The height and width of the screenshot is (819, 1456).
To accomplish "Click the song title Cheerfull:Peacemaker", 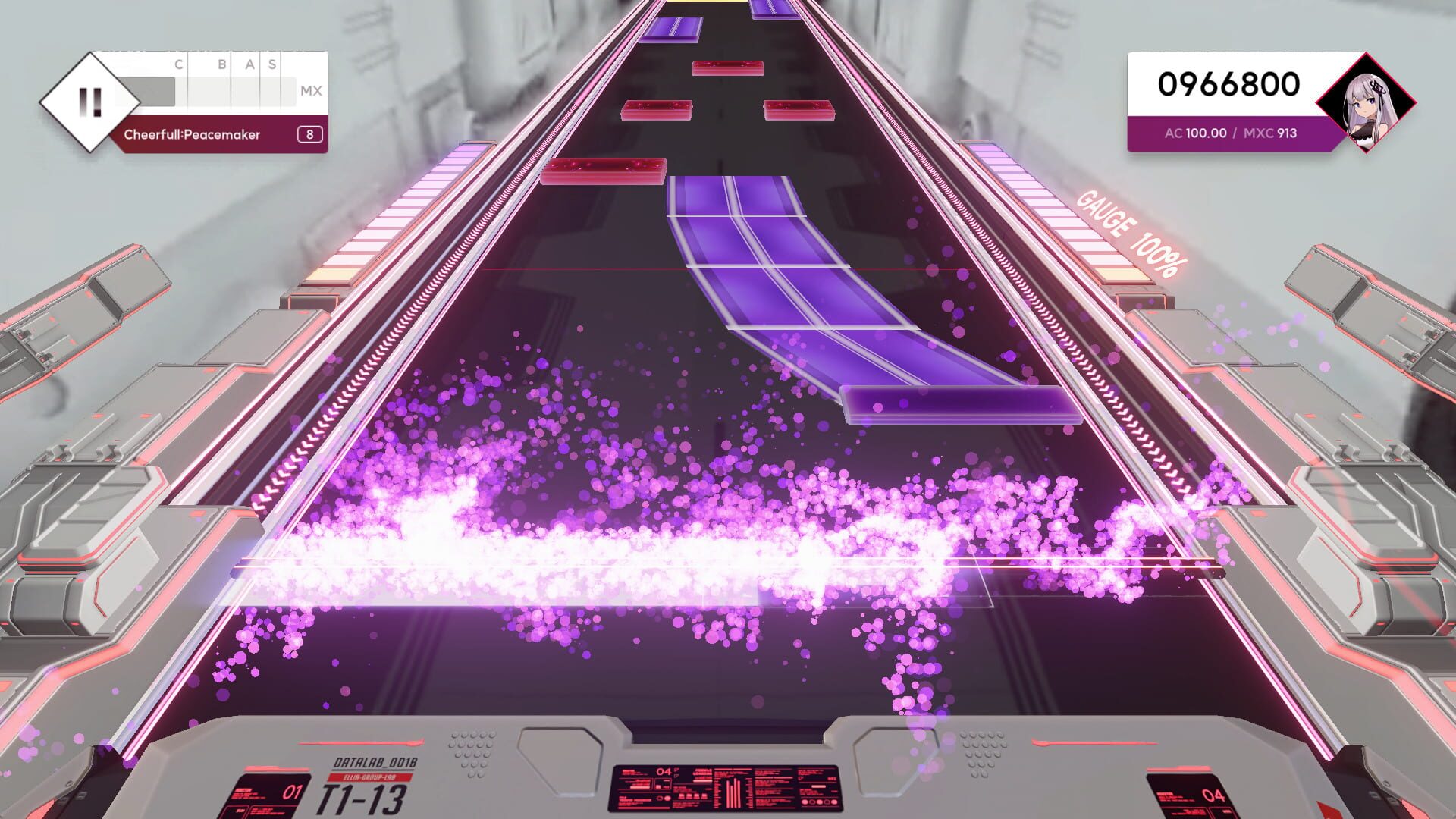I will (192, 134).
